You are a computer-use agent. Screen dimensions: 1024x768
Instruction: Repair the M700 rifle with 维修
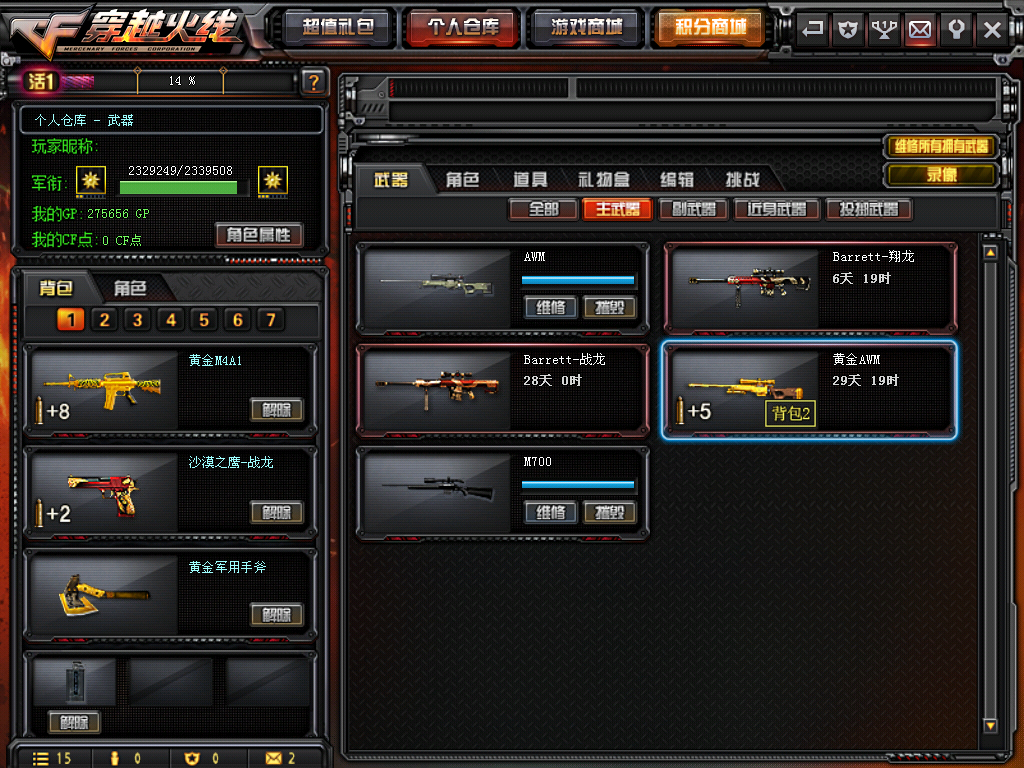coord(550,512)
